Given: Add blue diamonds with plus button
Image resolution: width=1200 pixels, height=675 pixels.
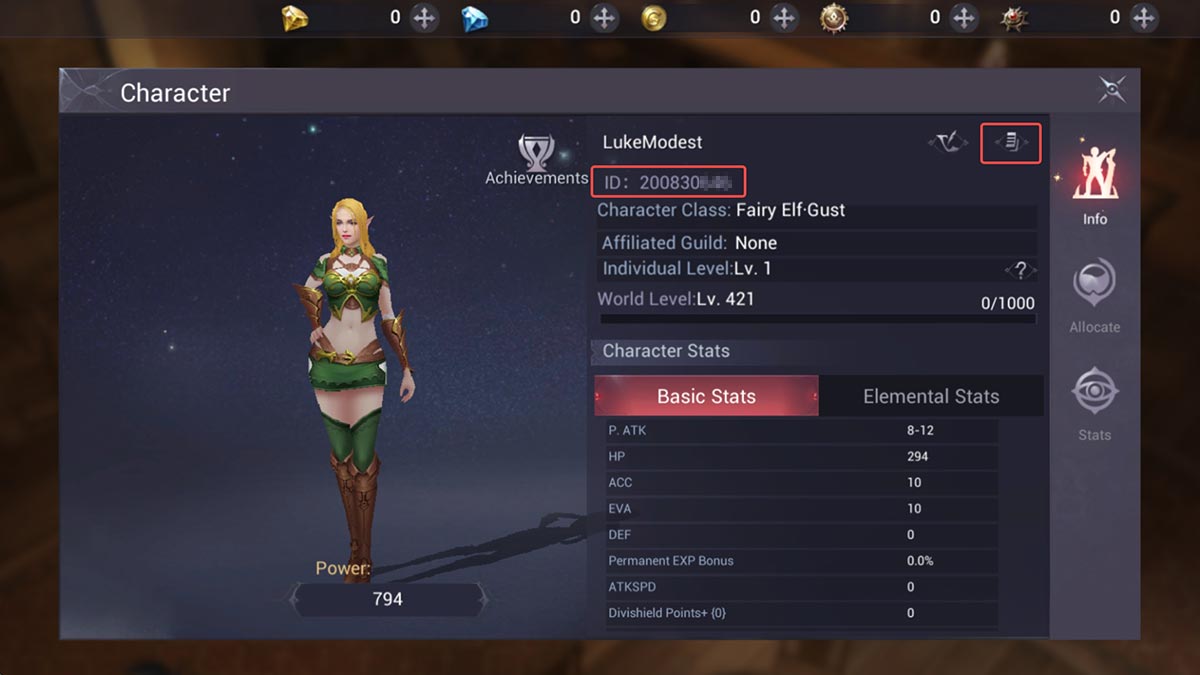Looking at the screenshot, I should click(x=604, y=17).
